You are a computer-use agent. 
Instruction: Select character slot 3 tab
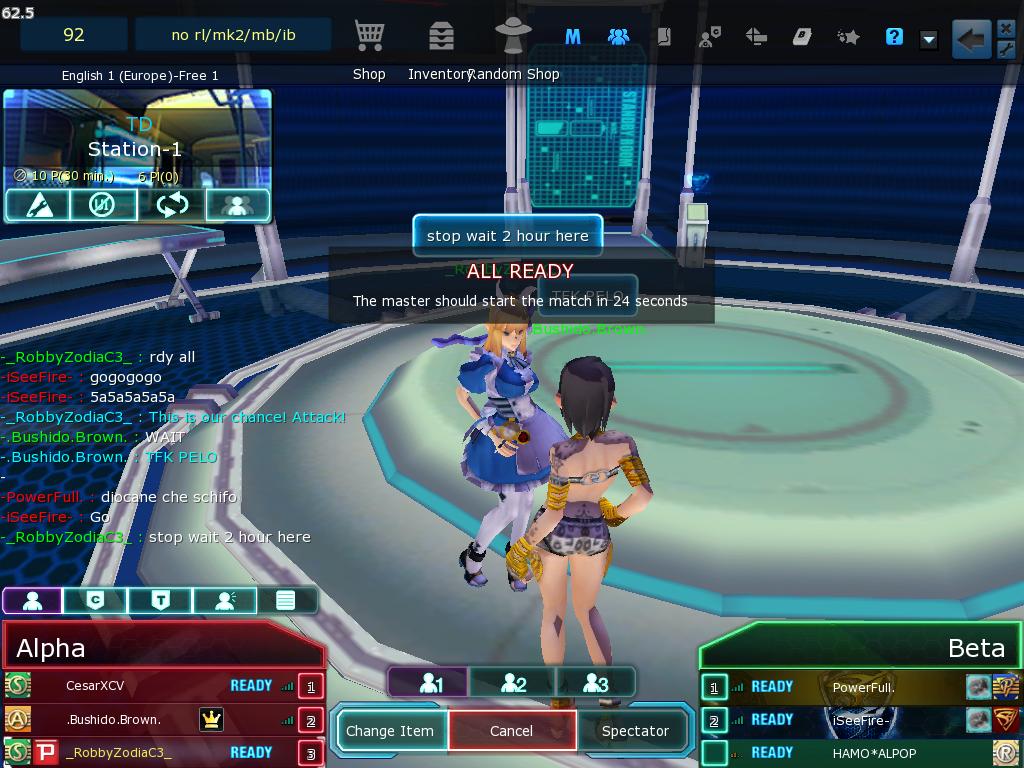coord(595,683)
